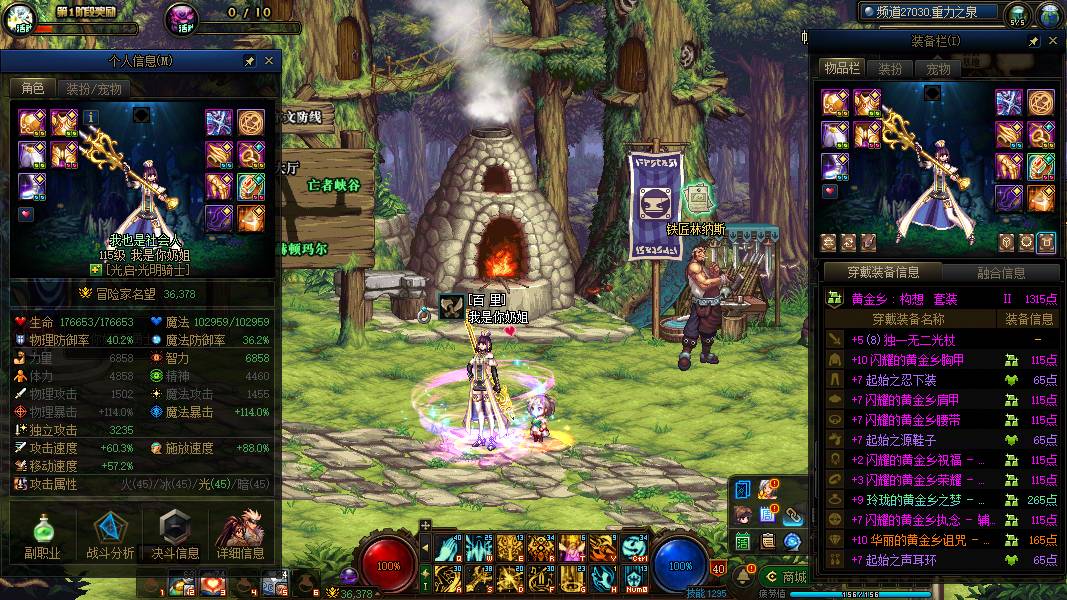This screenshot has height=600, width=1067.
Task: Switch to the 物品栏 tab in equipment panel
Action: (842, 68)
